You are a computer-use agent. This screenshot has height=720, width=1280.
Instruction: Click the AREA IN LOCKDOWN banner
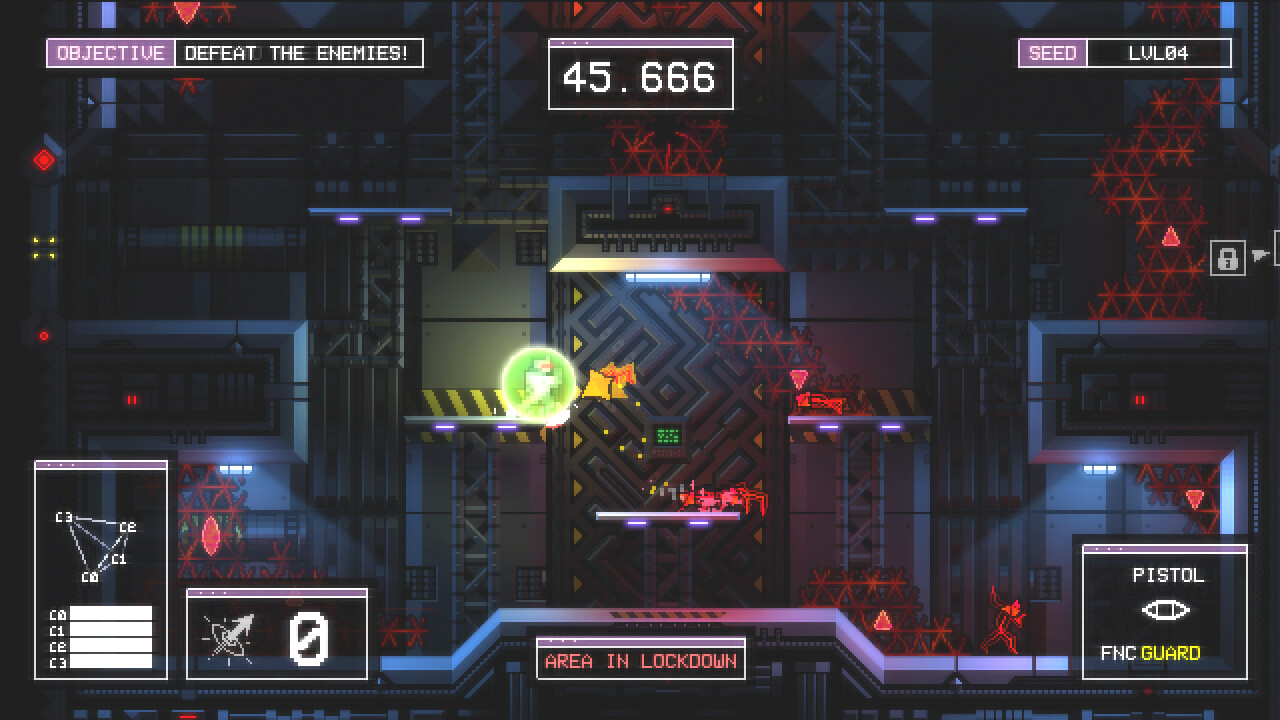[x=640, y=660]
